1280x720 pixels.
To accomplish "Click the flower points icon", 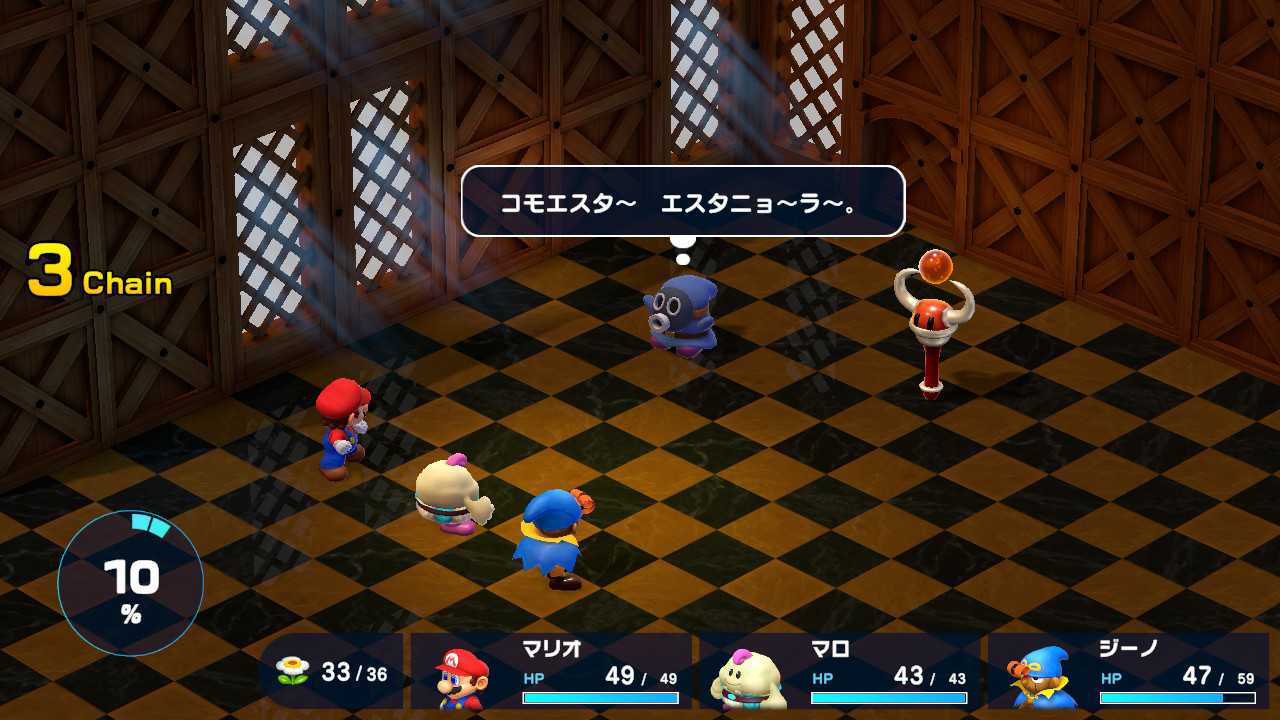I will [292, 671].
